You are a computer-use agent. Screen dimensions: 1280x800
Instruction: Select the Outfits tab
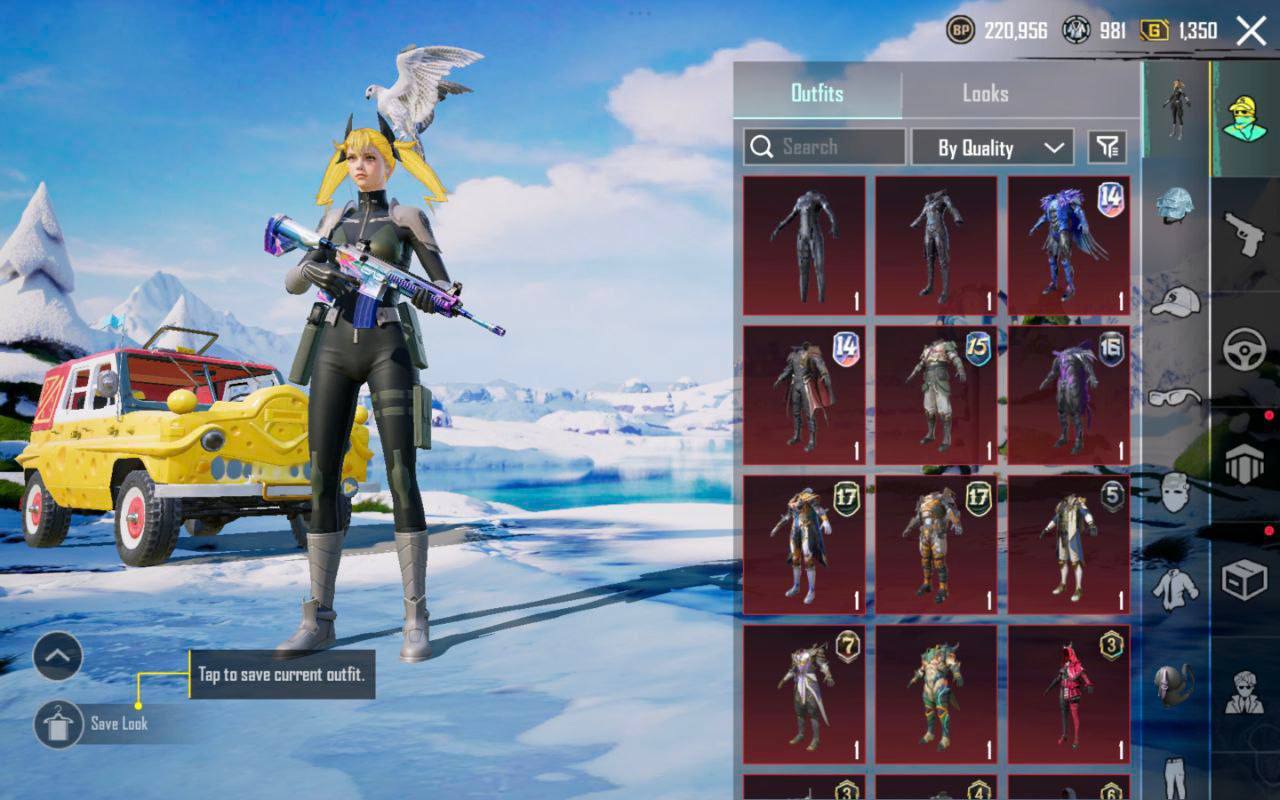point(817,93)
